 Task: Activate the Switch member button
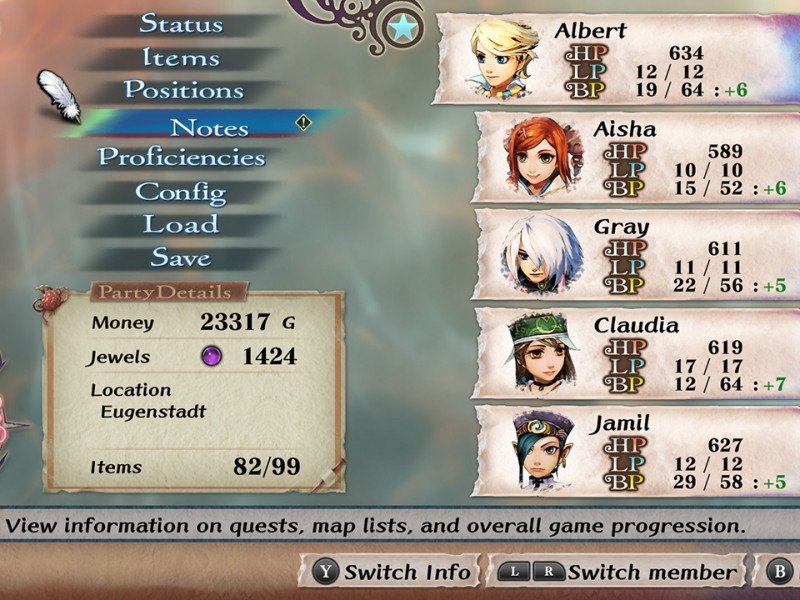coord(620,572)
